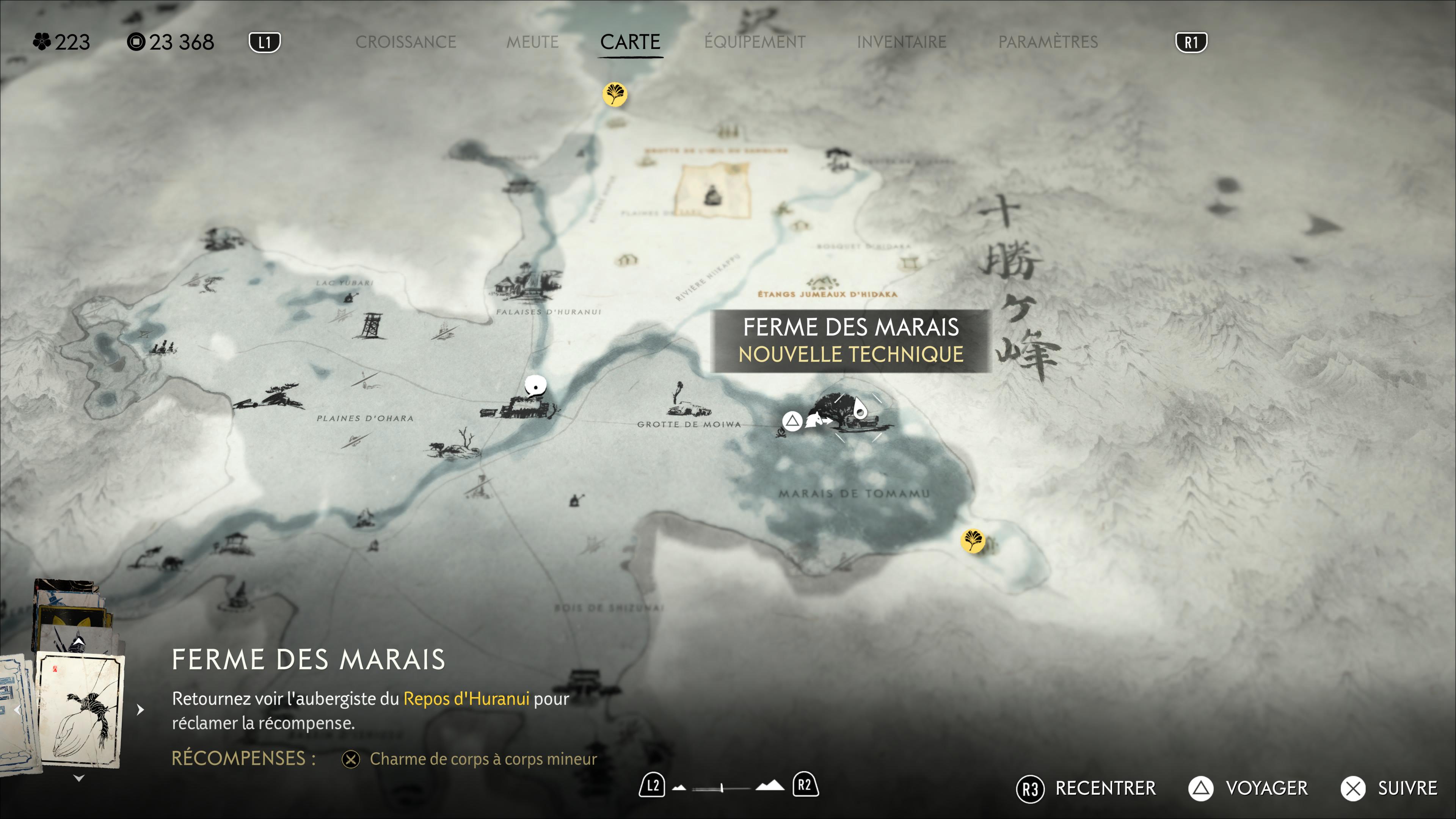1456x819 pixels.
Task: Select the yellow ginkgo marker at the top of the map
Action: click(x=614, y=94)
